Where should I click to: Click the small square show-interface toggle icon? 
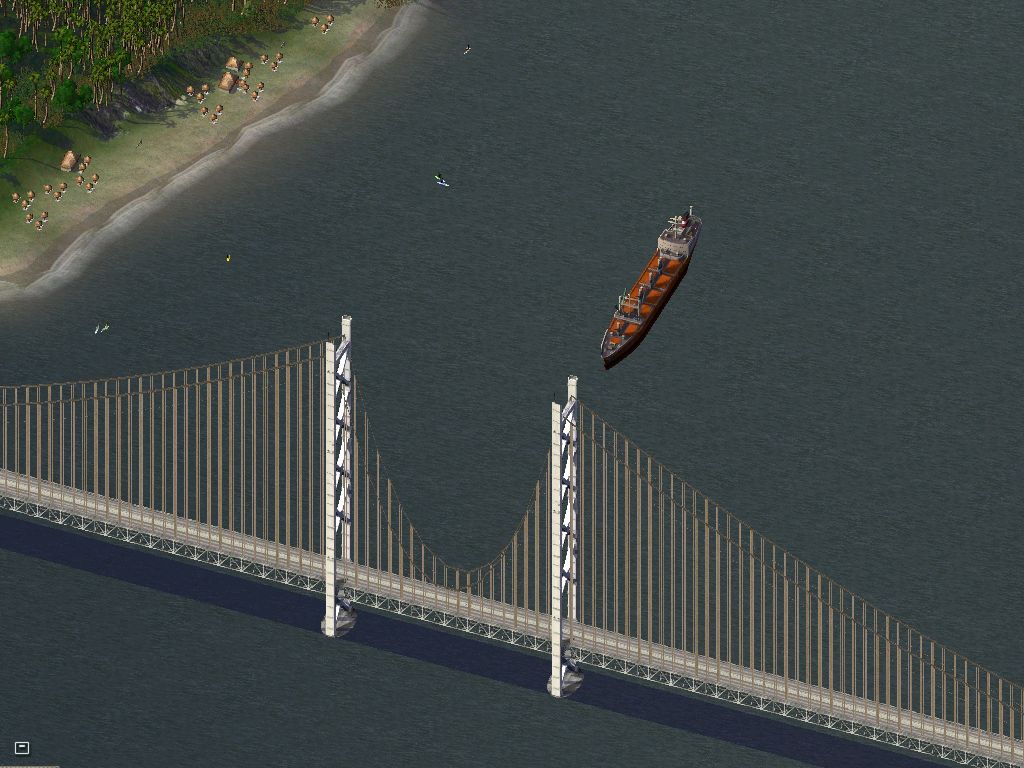(x=22, y=747)
